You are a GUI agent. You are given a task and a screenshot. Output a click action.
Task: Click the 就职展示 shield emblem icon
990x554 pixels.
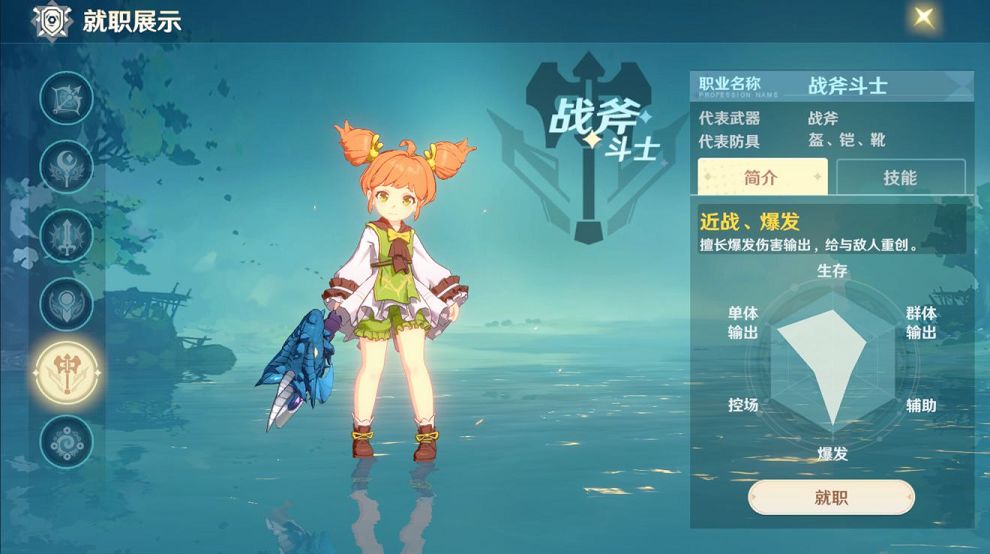52,20
